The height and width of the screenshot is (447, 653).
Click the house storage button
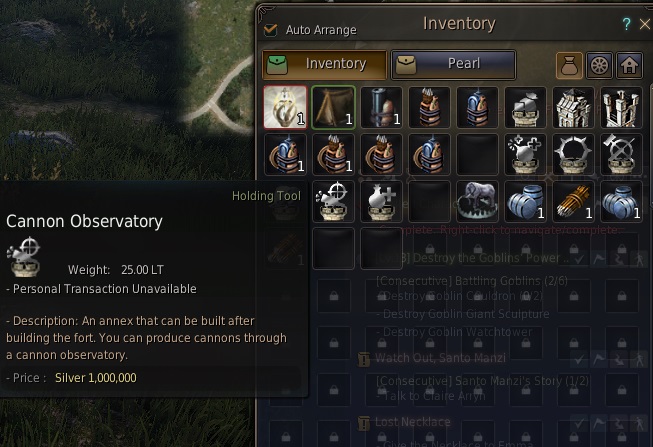click(x=629, y=65)
